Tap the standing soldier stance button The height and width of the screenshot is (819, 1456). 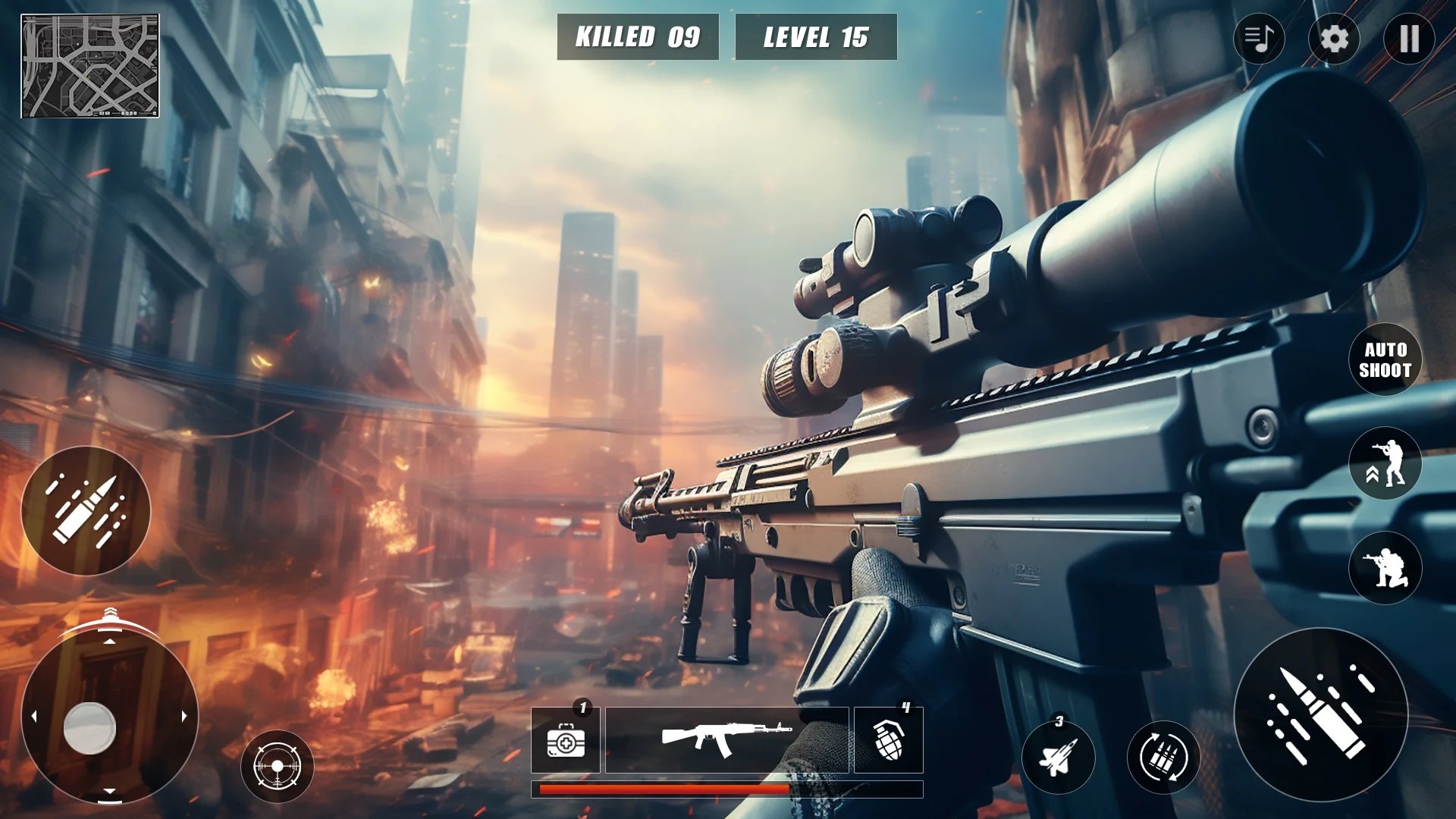click(x=1385, y=463)
